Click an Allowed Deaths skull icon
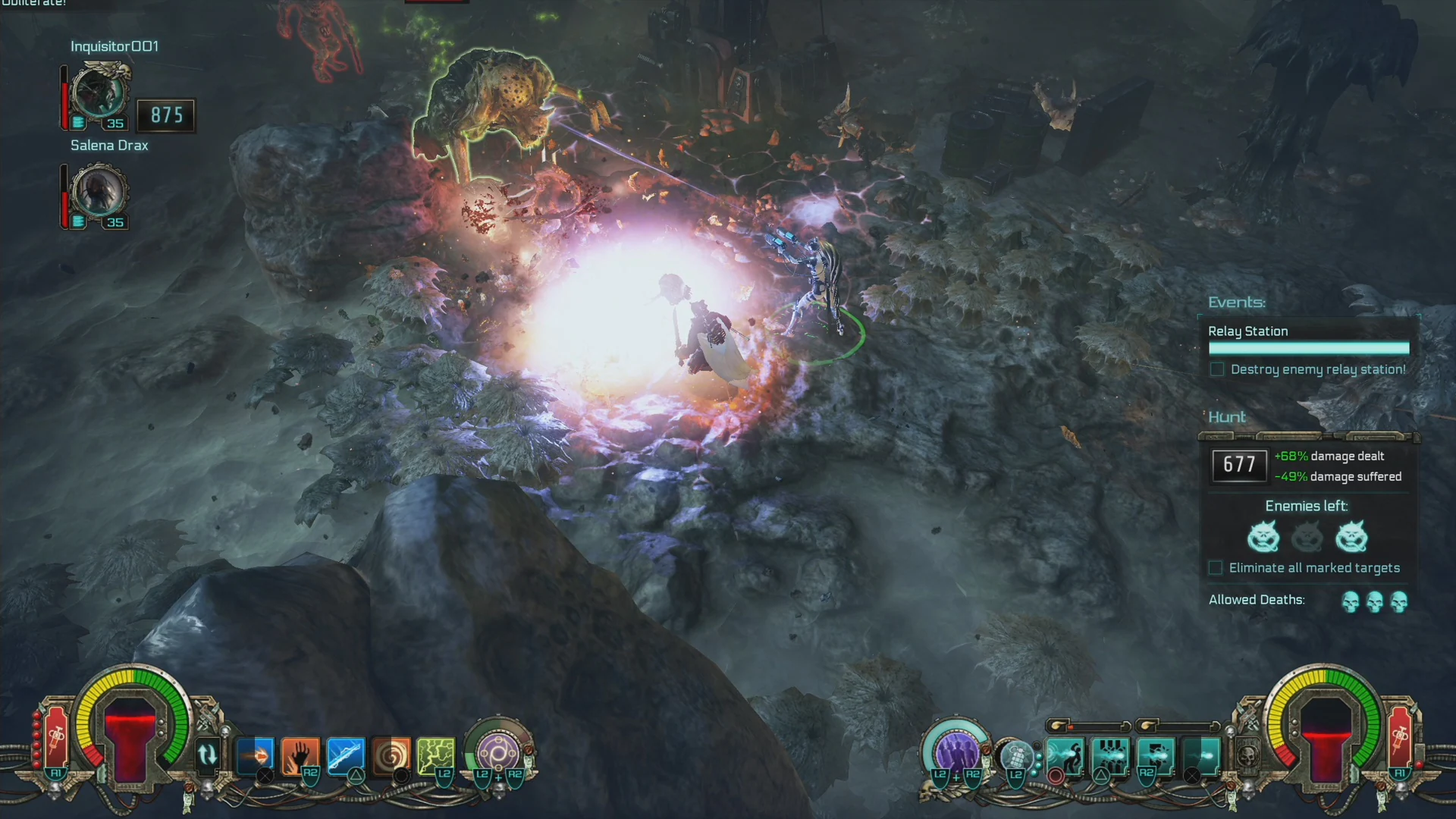Viewport: 1456px width, 819px height. coord(1351,601)
